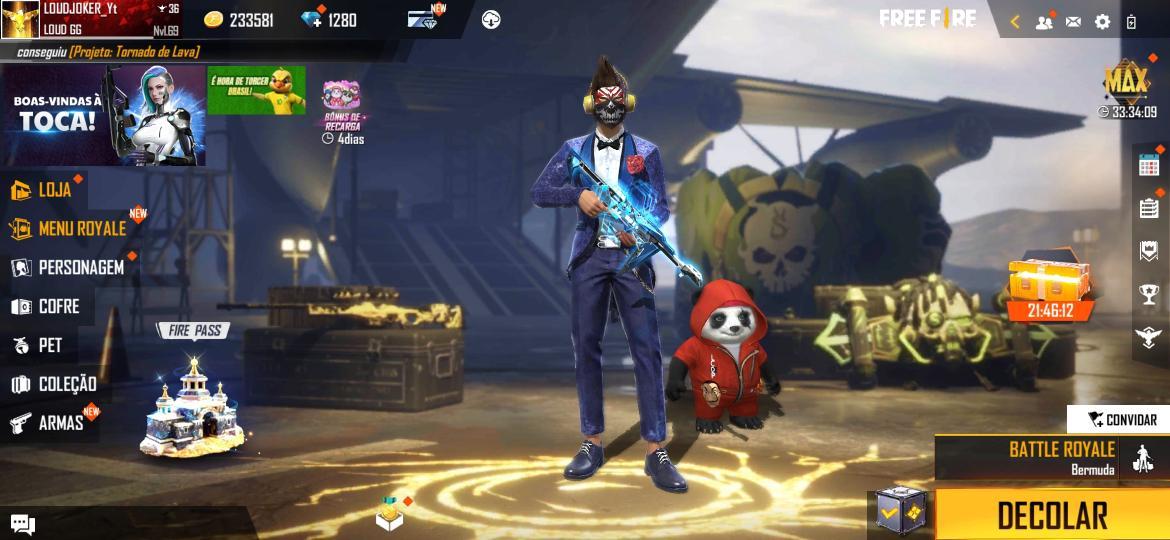Open the friends list icon
The width and height of the screenshot is (1170, 540).
coord(1044,21)
